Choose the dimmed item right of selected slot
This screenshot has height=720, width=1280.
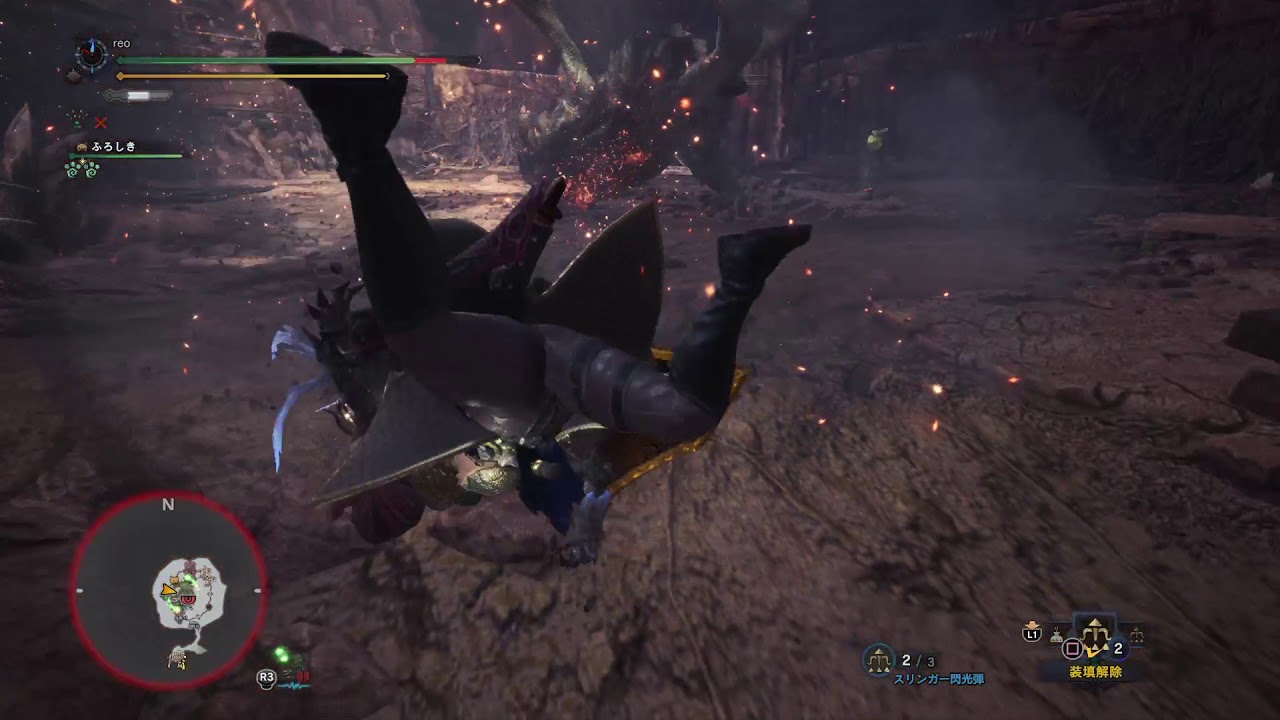pos(1137,635)
